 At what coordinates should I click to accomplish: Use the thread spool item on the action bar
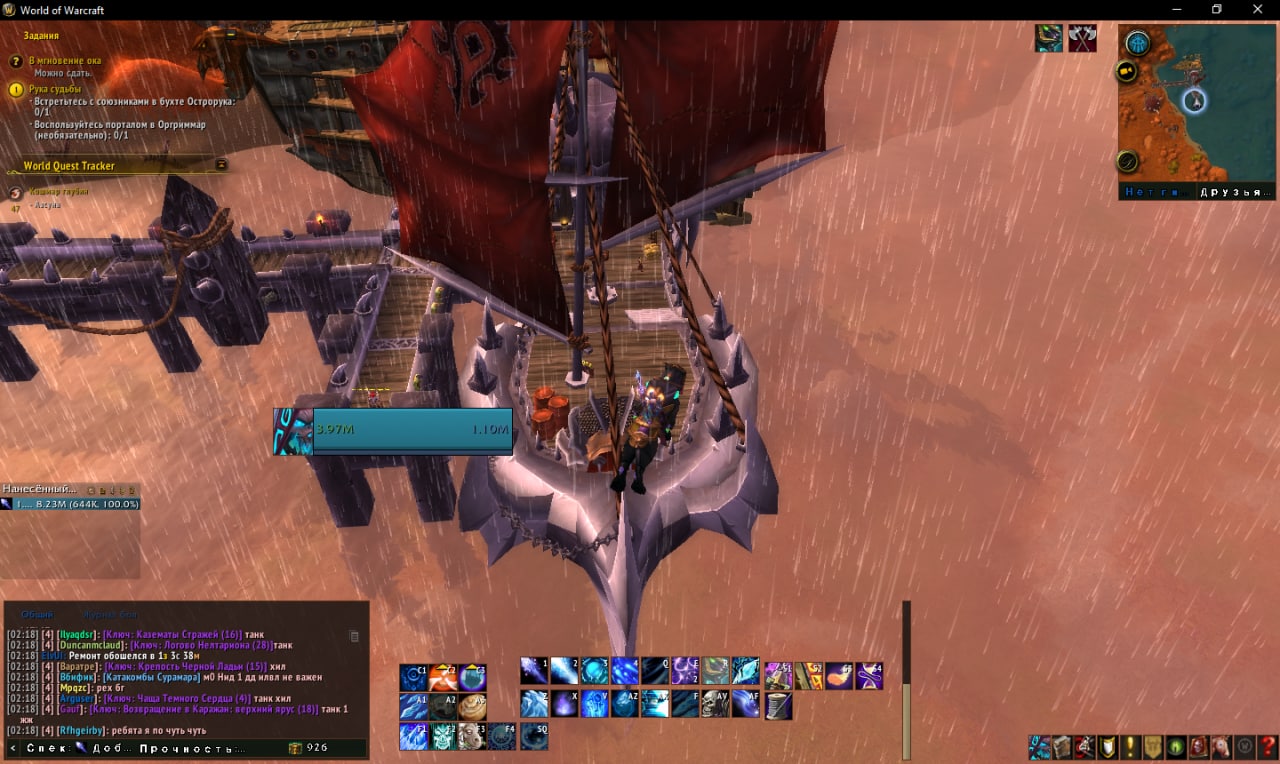tap(777, 705)
